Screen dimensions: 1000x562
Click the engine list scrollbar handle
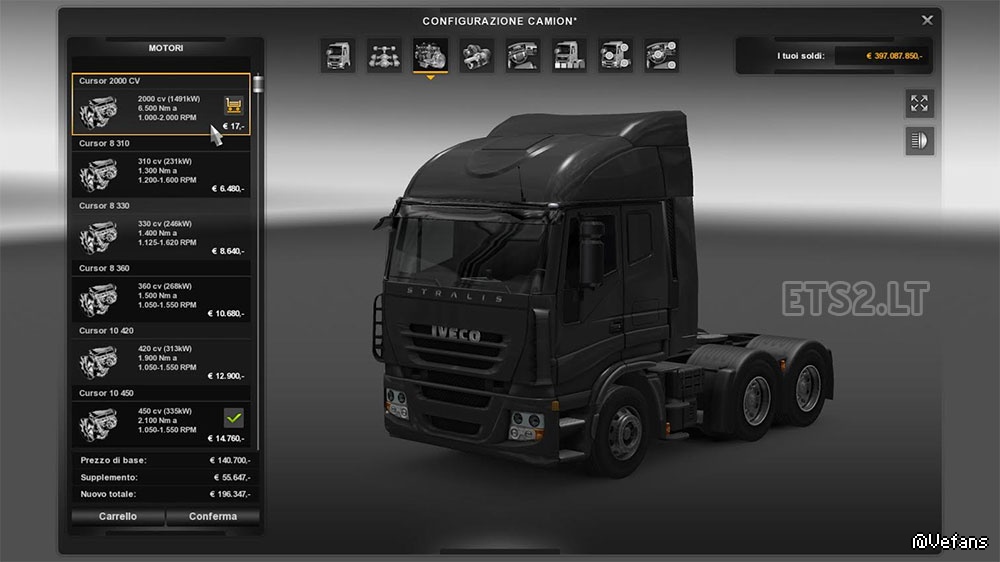[x=258, y=85]
